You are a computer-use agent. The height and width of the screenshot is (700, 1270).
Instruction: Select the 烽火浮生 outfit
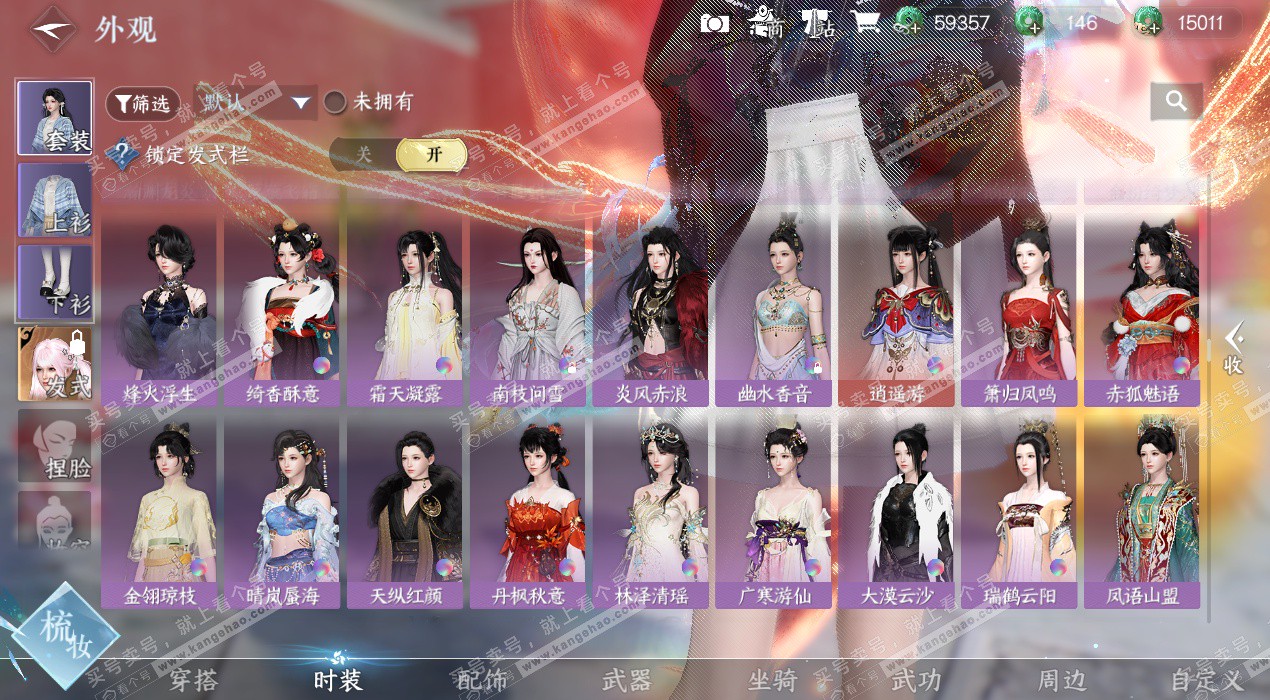158,310
